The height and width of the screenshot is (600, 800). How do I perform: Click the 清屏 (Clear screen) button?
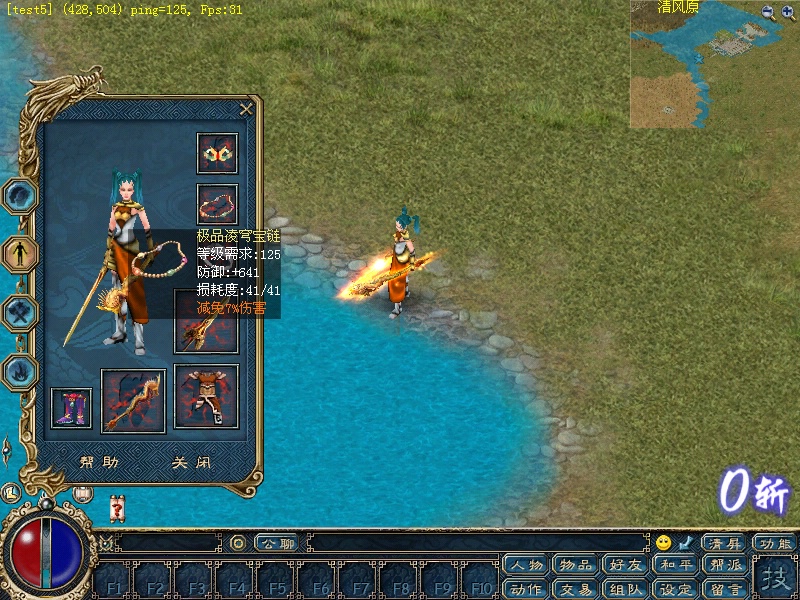pyautogui.click(x=725, y=543)
